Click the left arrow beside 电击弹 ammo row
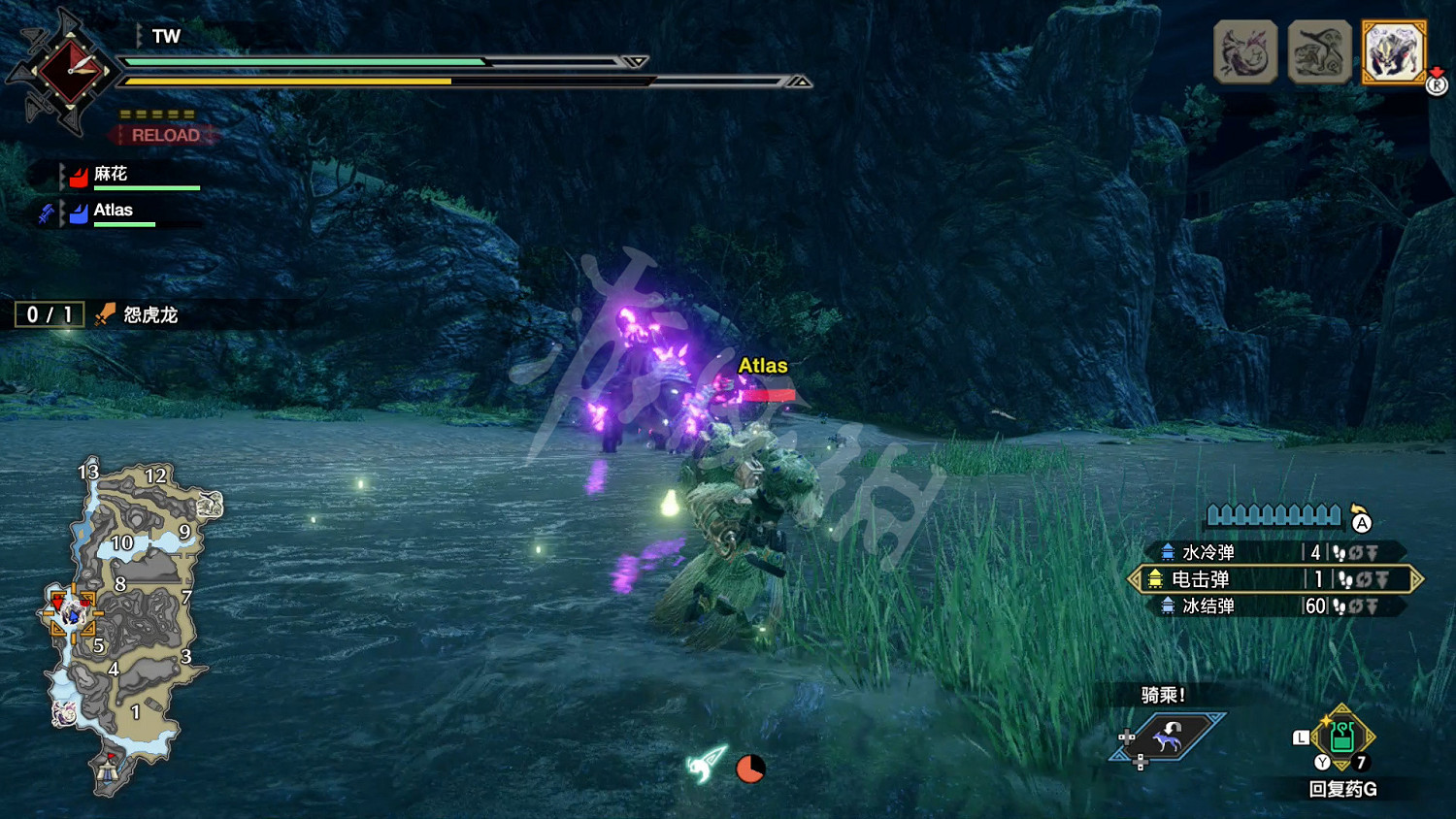 point(1135,578)
